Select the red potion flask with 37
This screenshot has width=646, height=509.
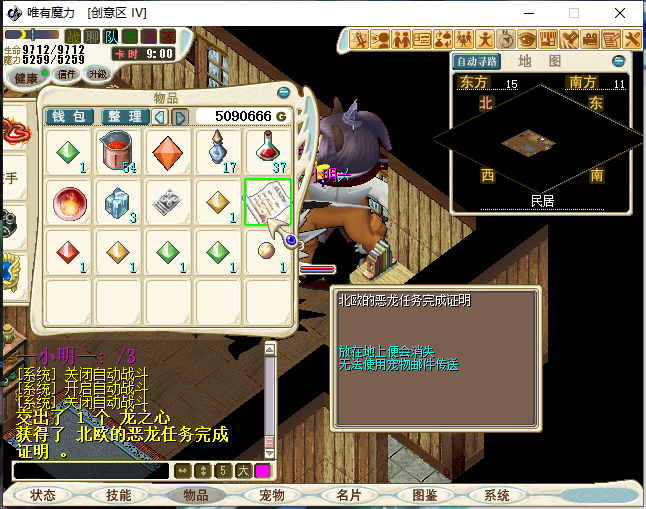pyautogui.click(x=268, y=153)
